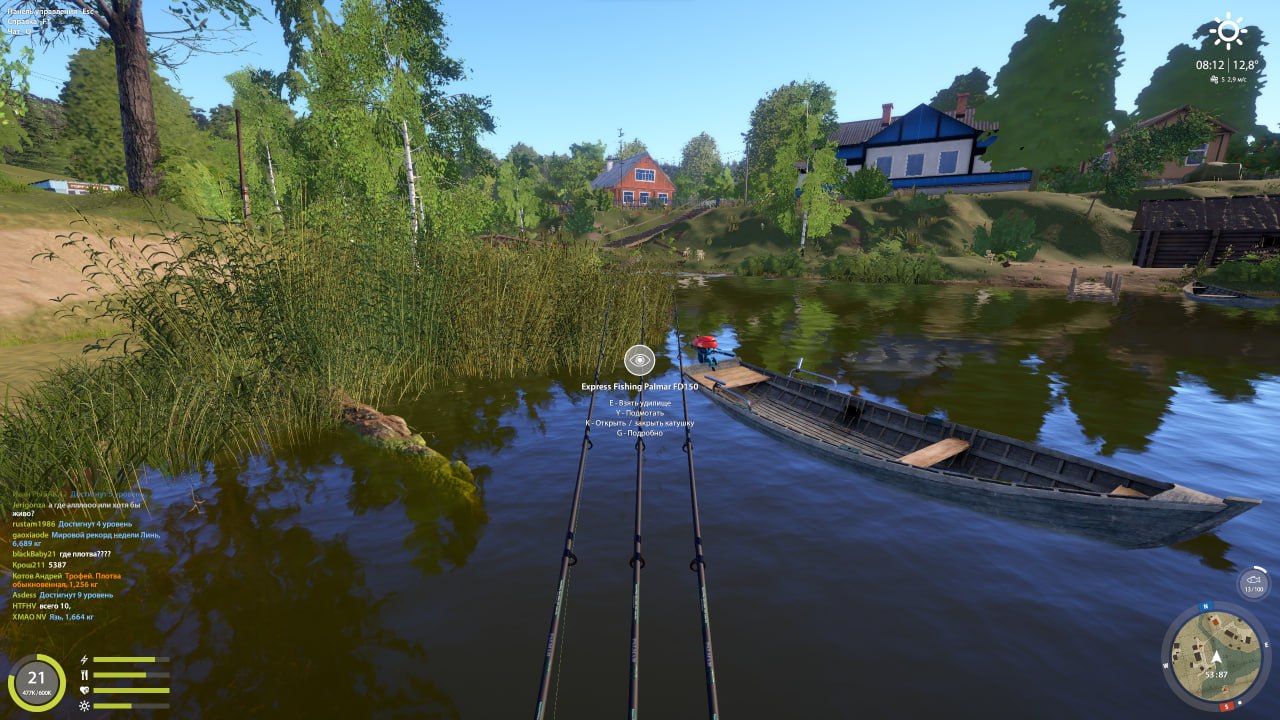Open the sun weather icon
This screenshot has height=720, width=1280.
[x=1227, y=31]
